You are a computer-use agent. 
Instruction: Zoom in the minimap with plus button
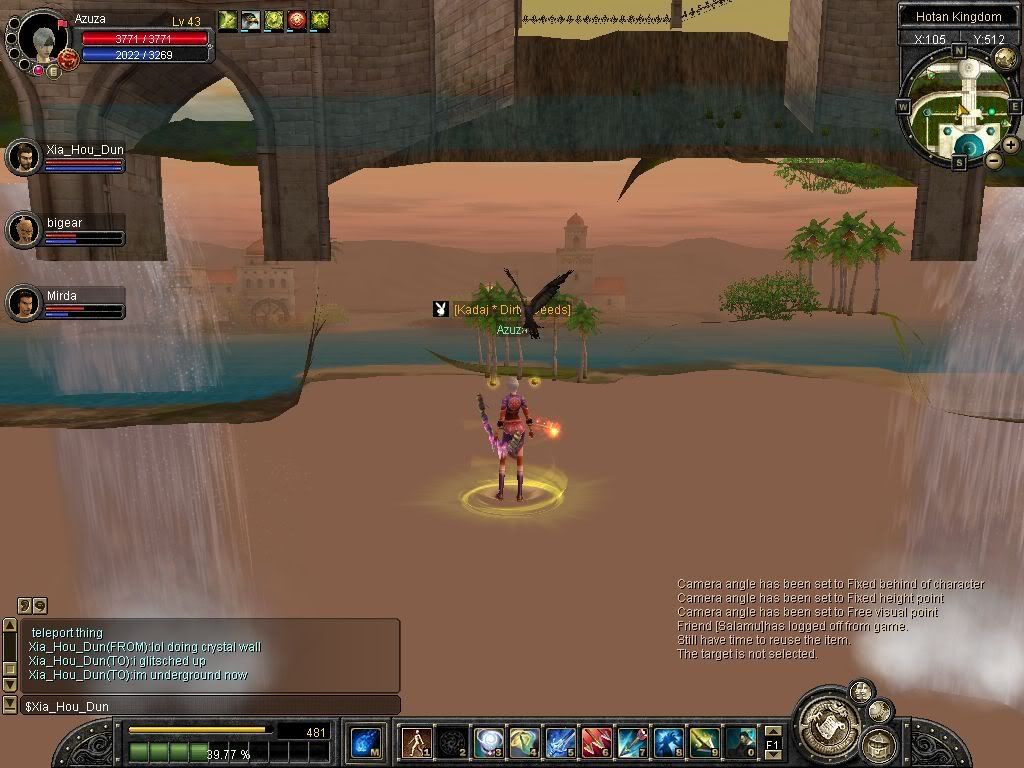pos(1011,145)
